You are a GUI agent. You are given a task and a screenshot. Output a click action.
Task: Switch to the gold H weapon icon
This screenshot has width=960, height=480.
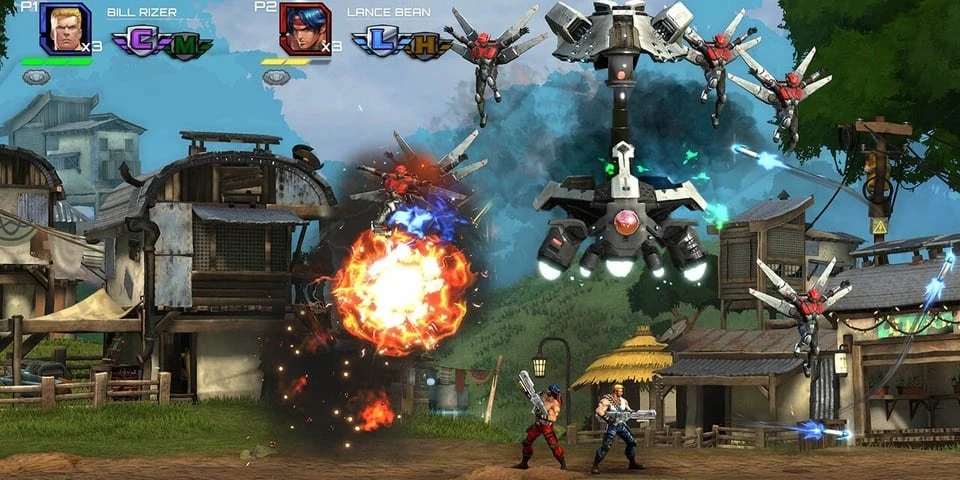(x=426, y=44)
